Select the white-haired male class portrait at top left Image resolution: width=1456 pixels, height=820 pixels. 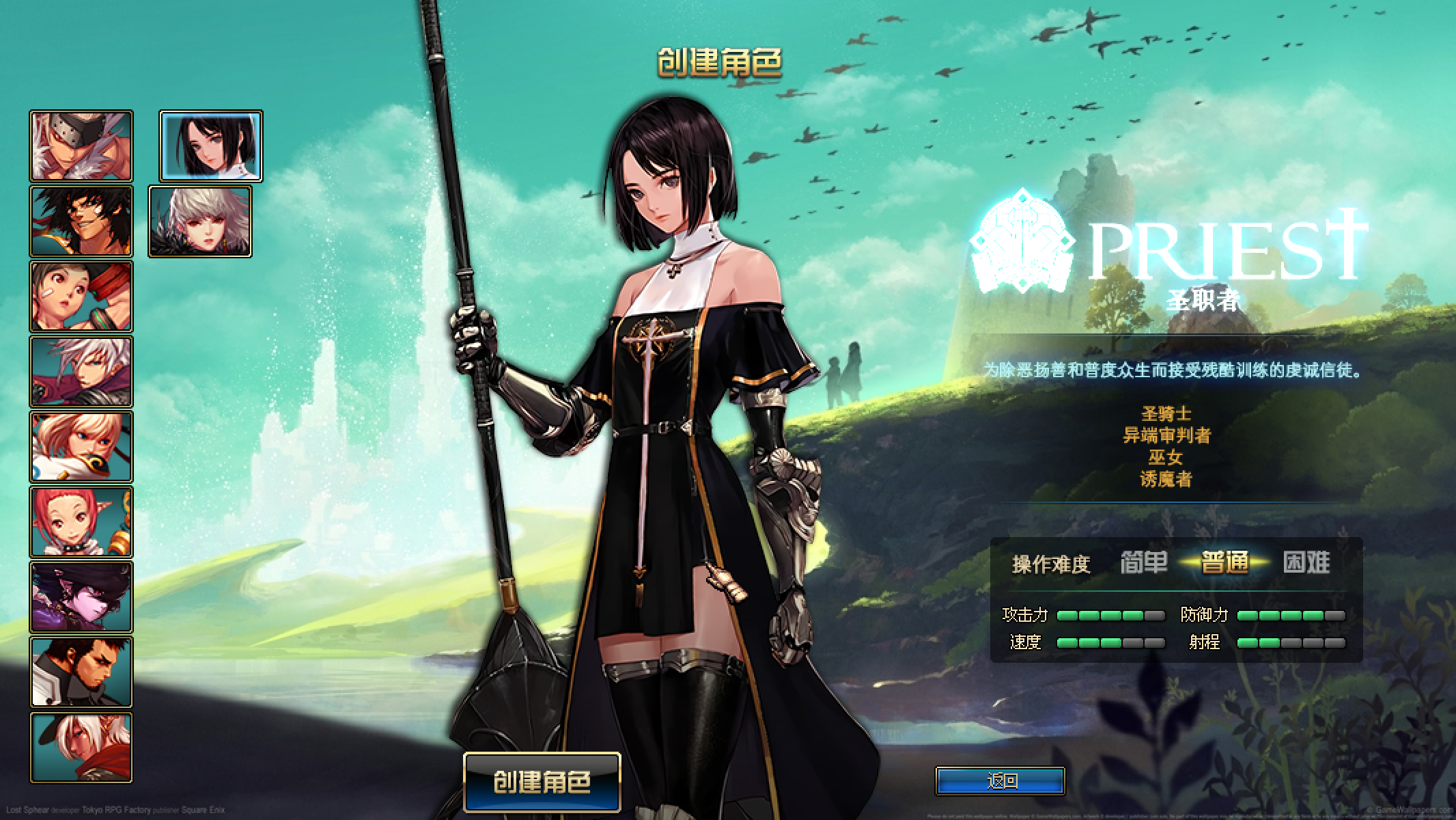click(x=81, y=143)
